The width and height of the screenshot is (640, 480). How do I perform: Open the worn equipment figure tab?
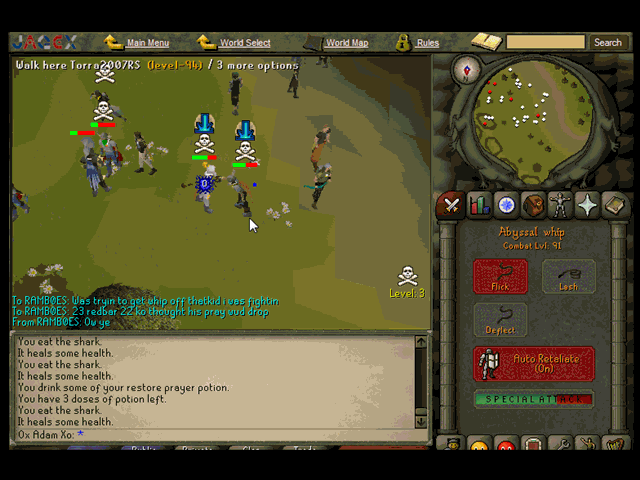[x=560, y=205]
